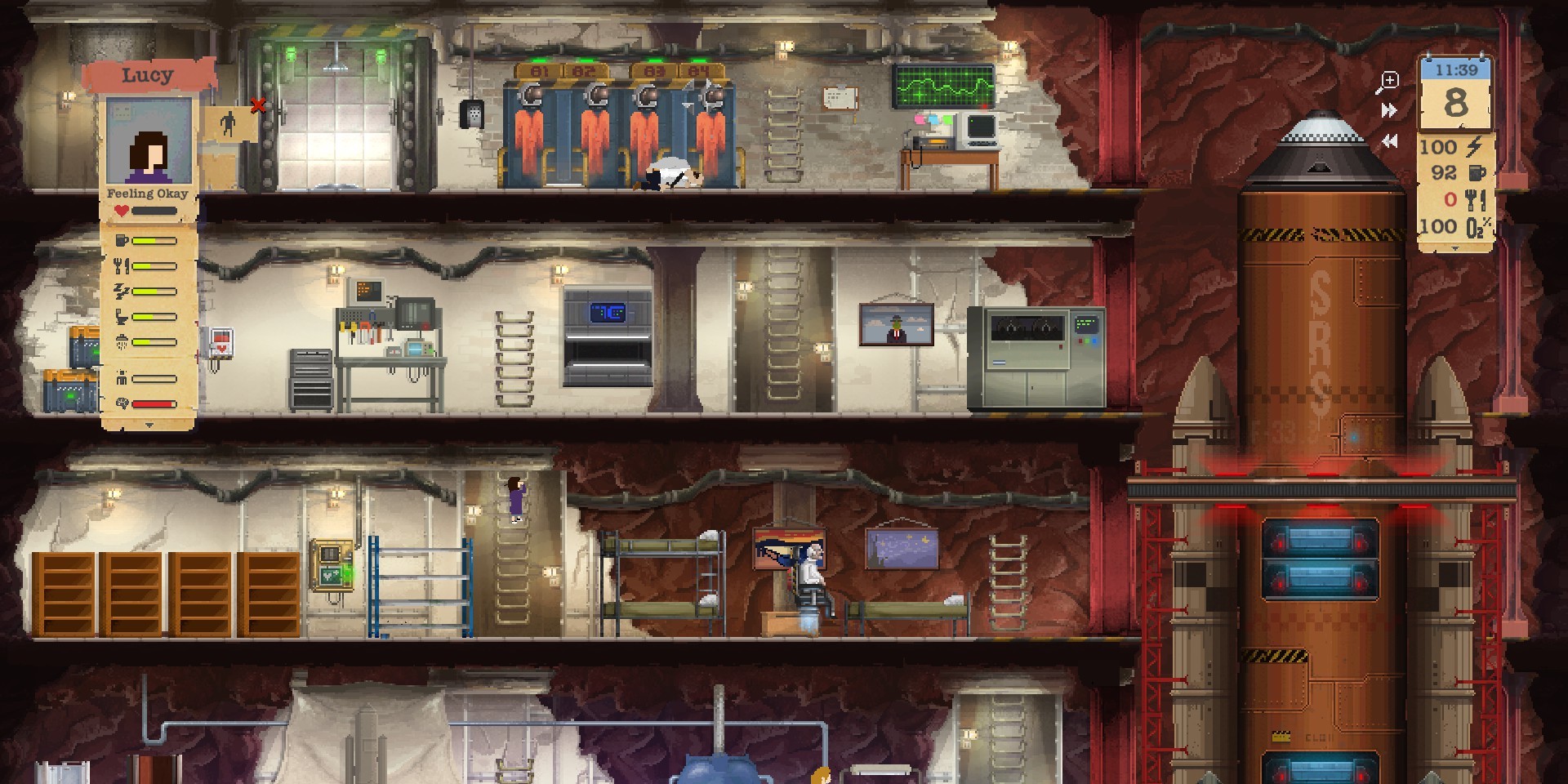
Task: Expand the resources panel bottom arrow
Action: [x=1455, y=247]
